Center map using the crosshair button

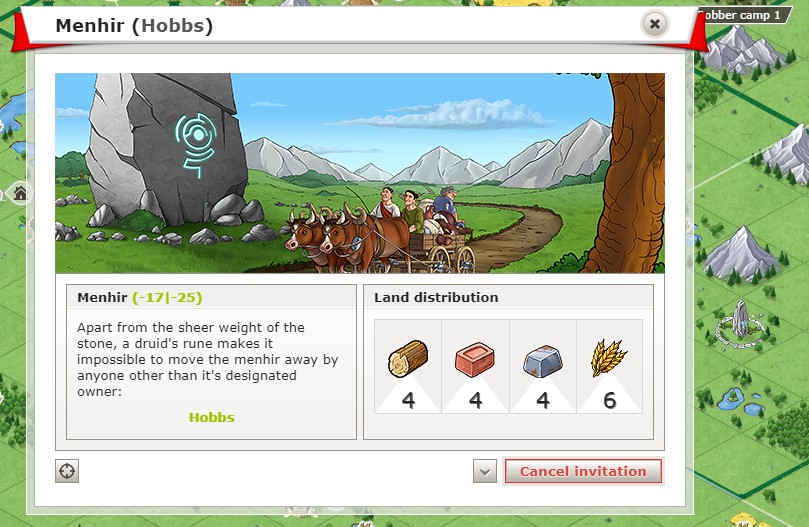pos(67,471)
